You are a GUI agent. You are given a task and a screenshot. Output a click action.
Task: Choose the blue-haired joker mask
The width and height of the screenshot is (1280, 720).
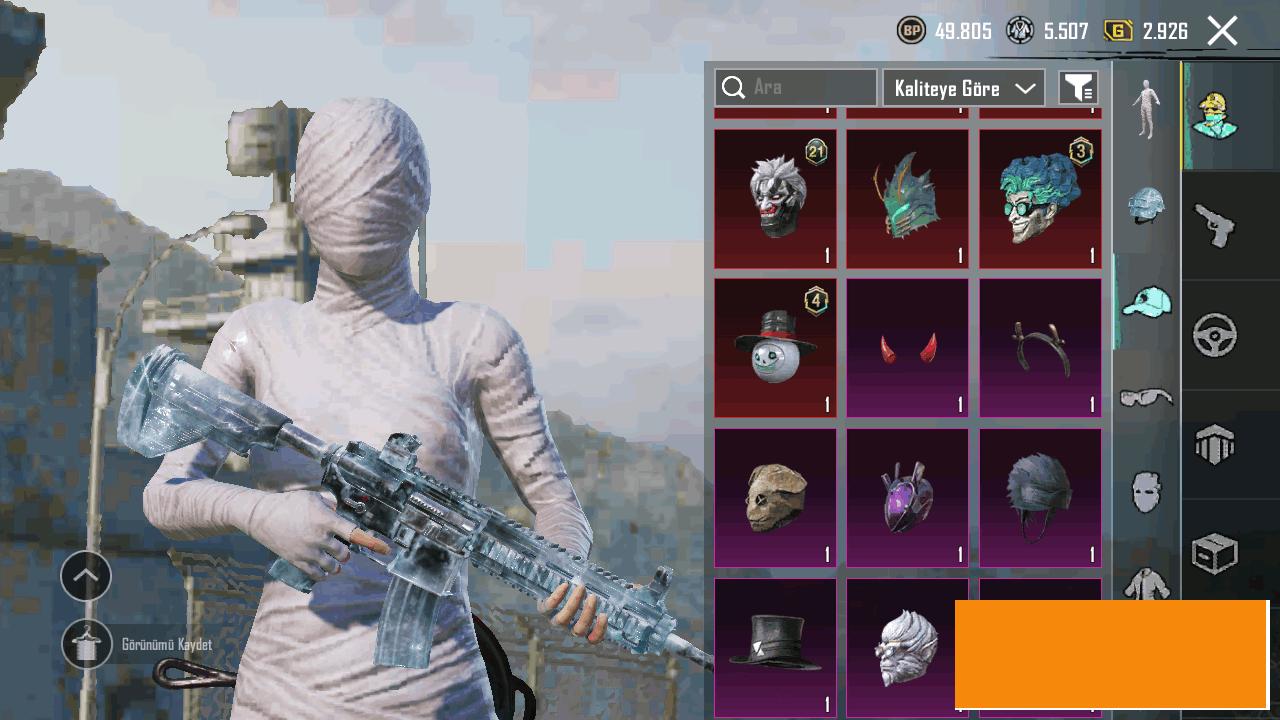(x=1040, y=199)
